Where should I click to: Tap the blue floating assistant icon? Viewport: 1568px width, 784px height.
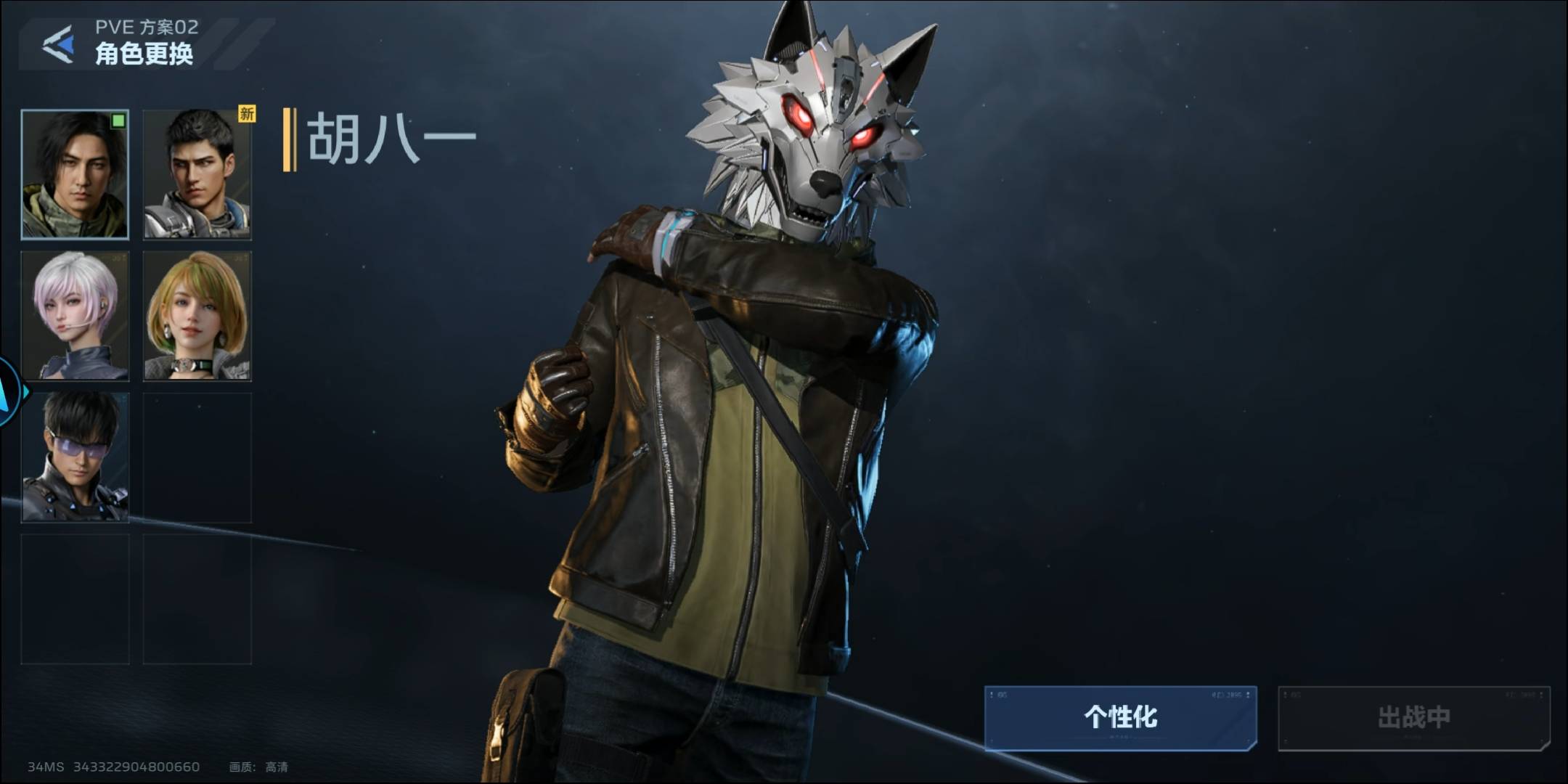pyautogui.click(x=9, y=392)
